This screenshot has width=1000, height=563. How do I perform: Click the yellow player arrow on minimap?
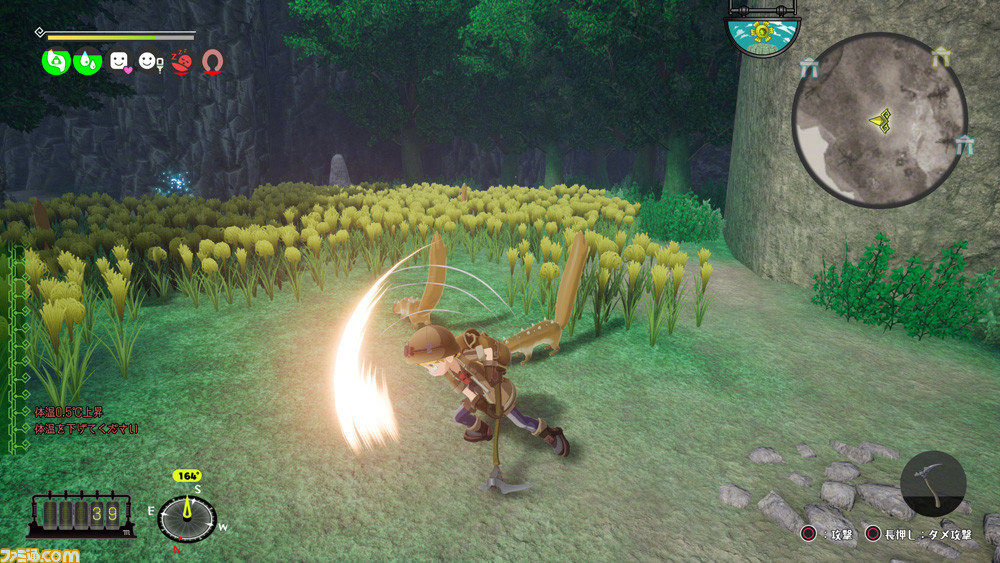click(880, 120)
